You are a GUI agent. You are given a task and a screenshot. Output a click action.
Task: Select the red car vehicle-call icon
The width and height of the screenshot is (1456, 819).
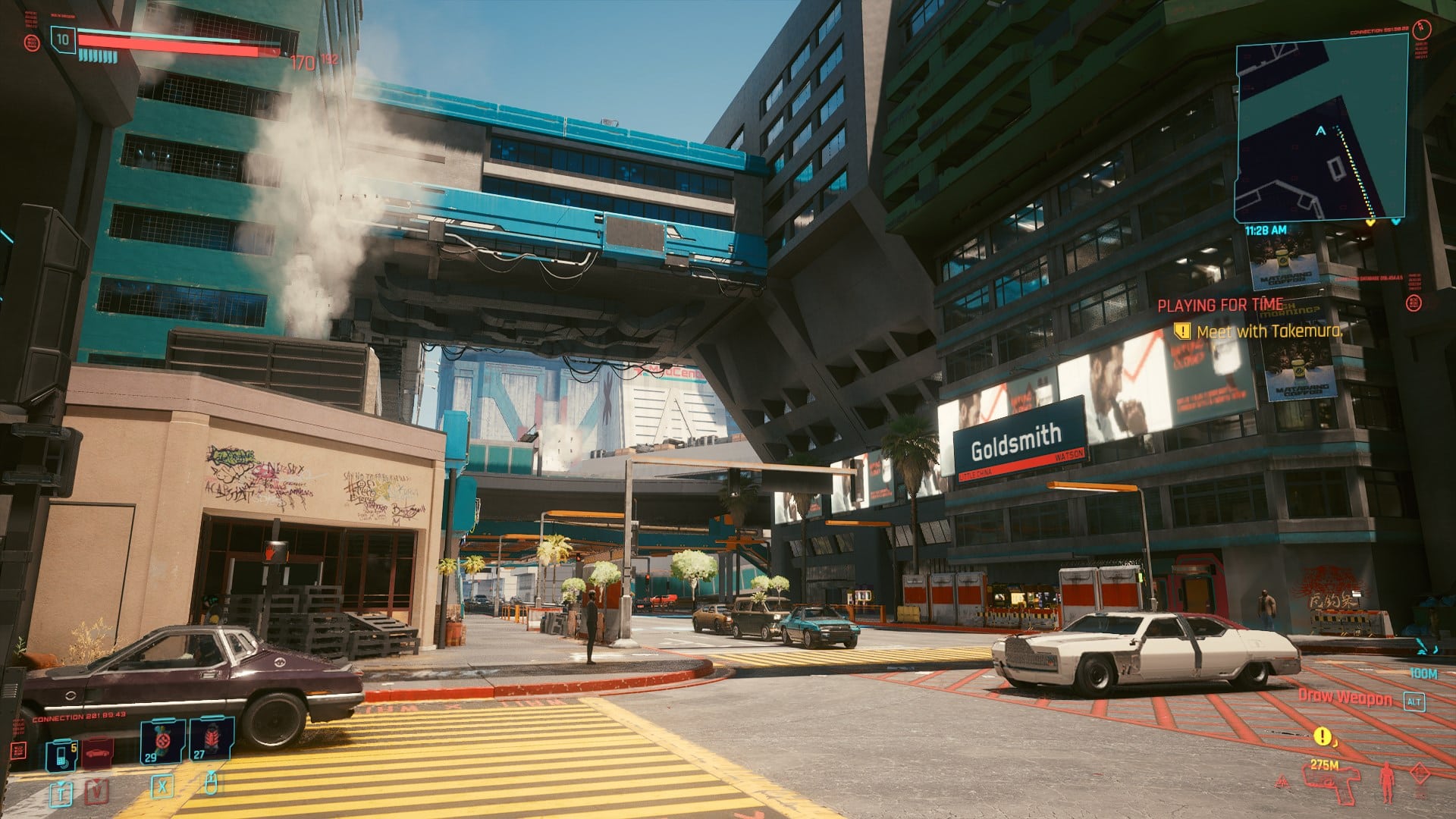pos(98,752)
